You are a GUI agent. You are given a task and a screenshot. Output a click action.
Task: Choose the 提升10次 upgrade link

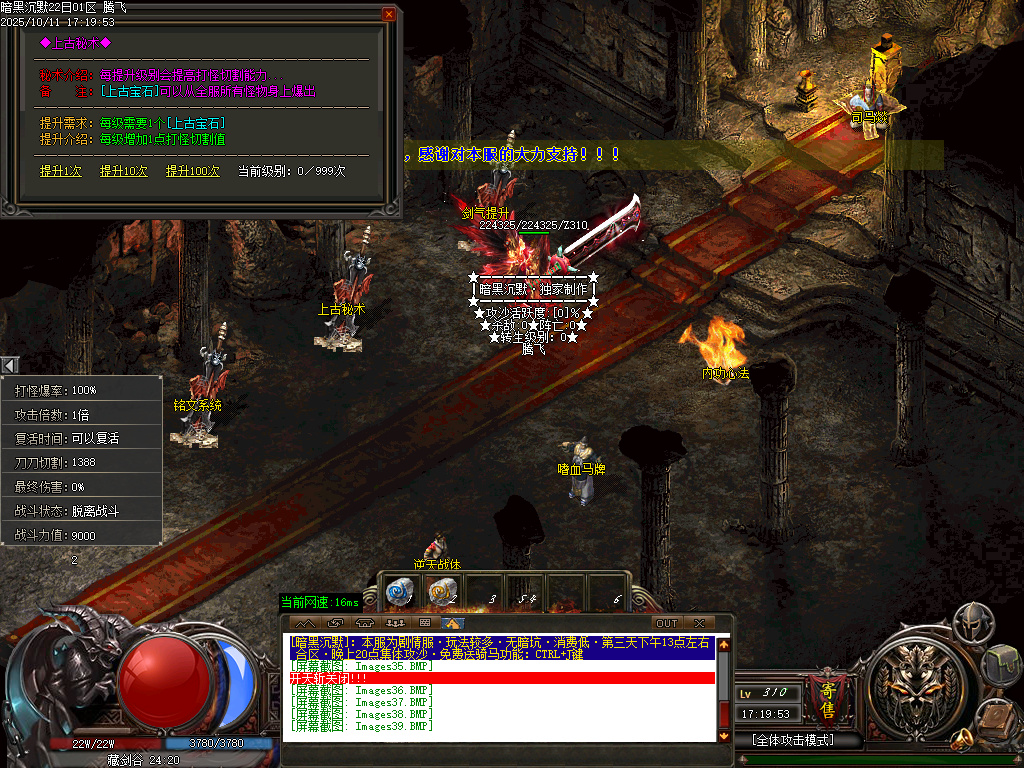pos(124,171)
